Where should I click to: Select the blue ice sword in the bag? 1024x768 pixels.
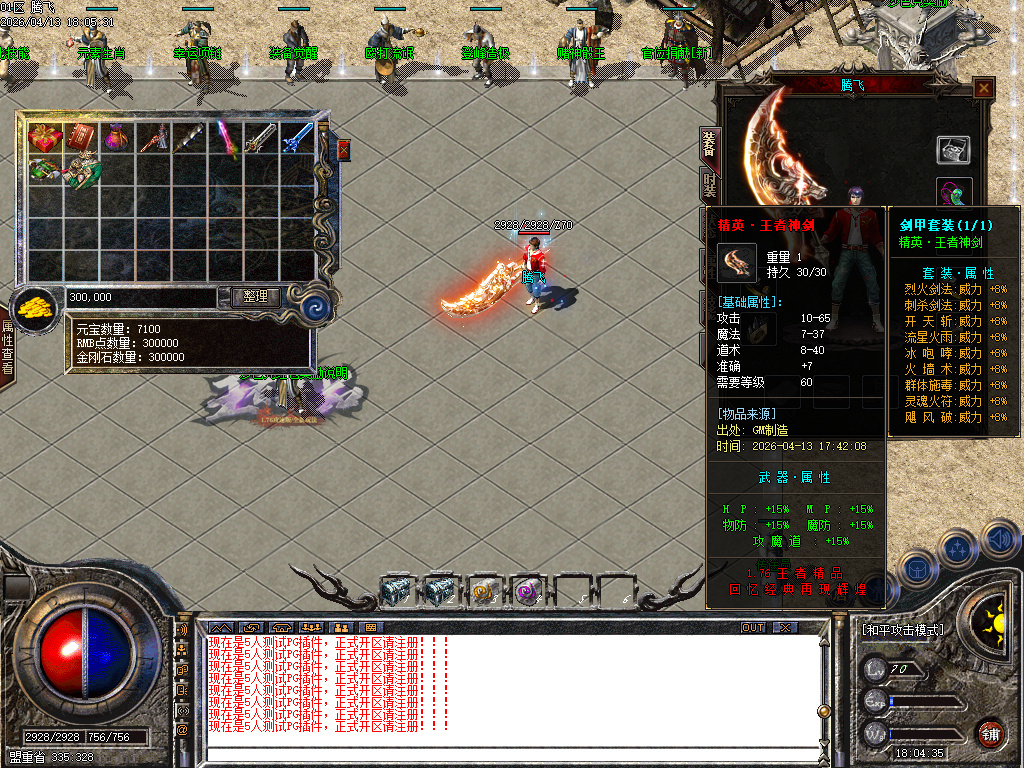pyautogui.click(x=297, y=137)
